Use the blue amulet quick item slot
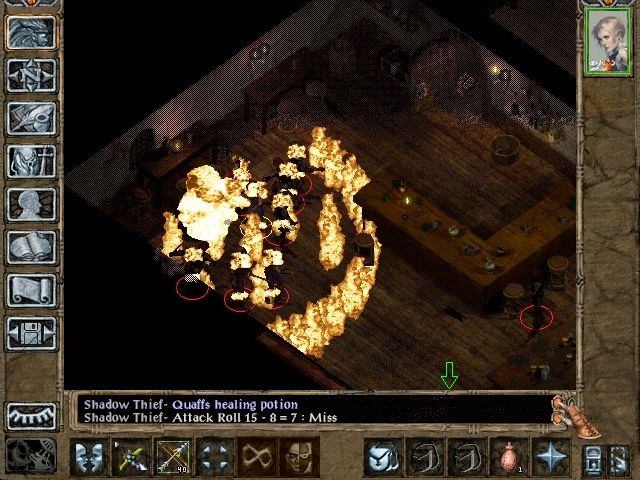The width and height of the screenshot is (640, 480). 381,458
